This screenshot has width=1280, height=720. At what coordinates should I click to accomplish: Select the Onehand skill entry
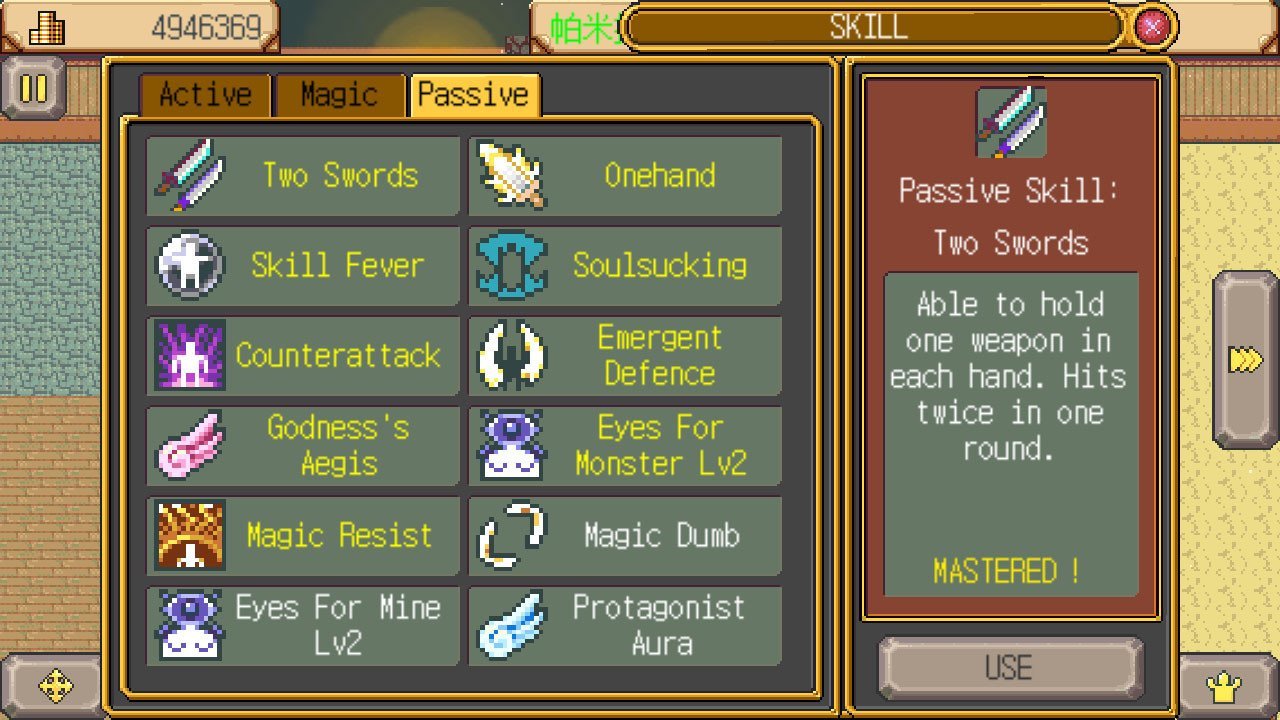pos(625,176)
